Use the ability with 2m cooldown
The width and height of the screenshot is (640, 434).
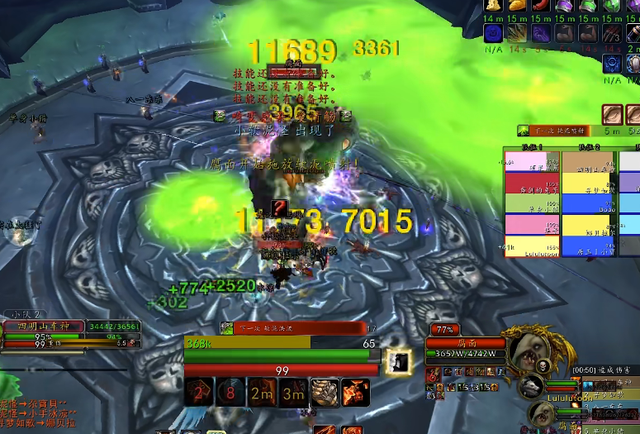pyautogui.click(x=263, y=391)
